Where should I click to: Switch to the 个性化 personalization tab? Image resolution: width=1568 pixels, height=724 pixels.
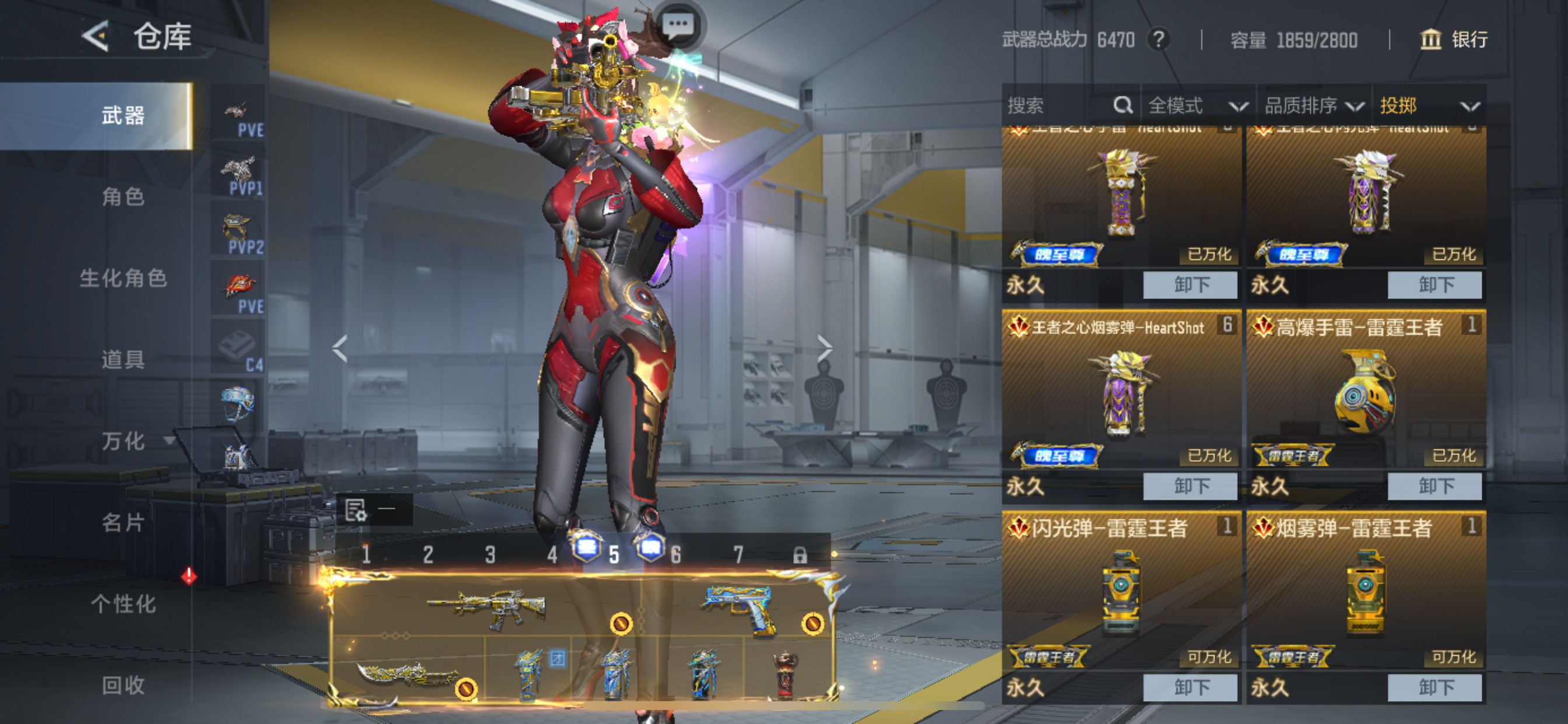click(x=123, y=603)
